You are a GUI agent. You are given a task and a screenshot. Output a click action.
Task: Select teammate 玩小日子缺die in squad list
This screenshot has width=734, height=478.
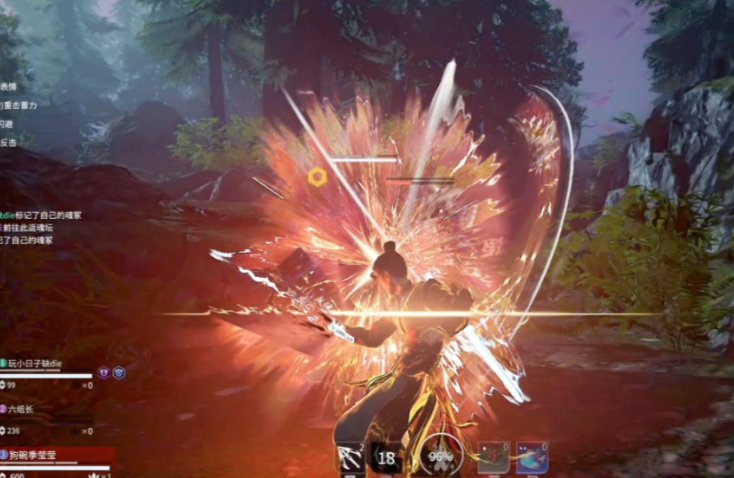tap(36, 364)
